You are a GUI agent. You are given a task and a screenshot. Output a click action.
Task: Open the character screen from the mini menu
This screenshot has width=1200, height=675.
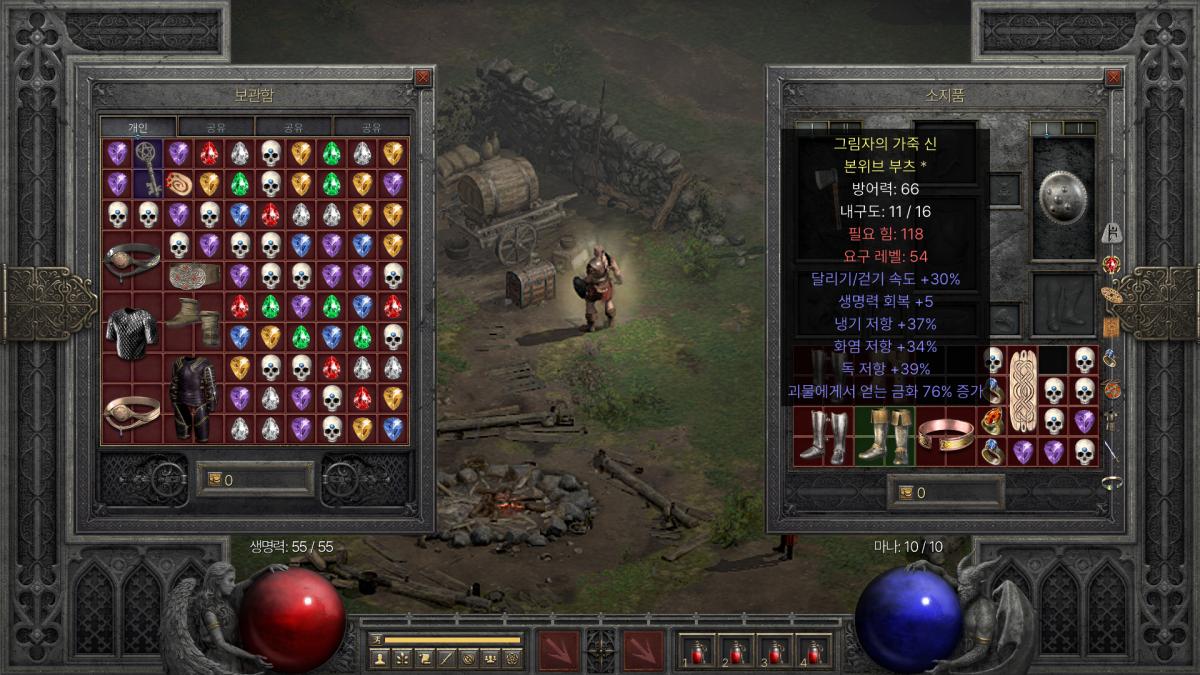tap(379, 658)
